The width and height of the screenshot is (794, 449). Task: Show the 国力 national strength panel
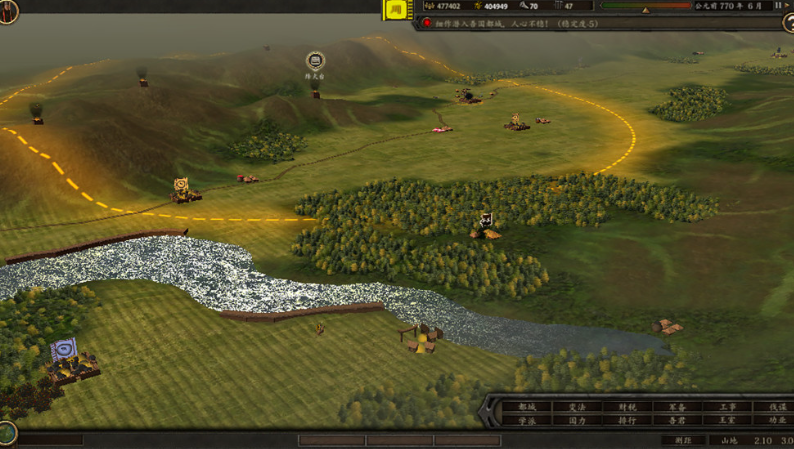tap(578, 421)
